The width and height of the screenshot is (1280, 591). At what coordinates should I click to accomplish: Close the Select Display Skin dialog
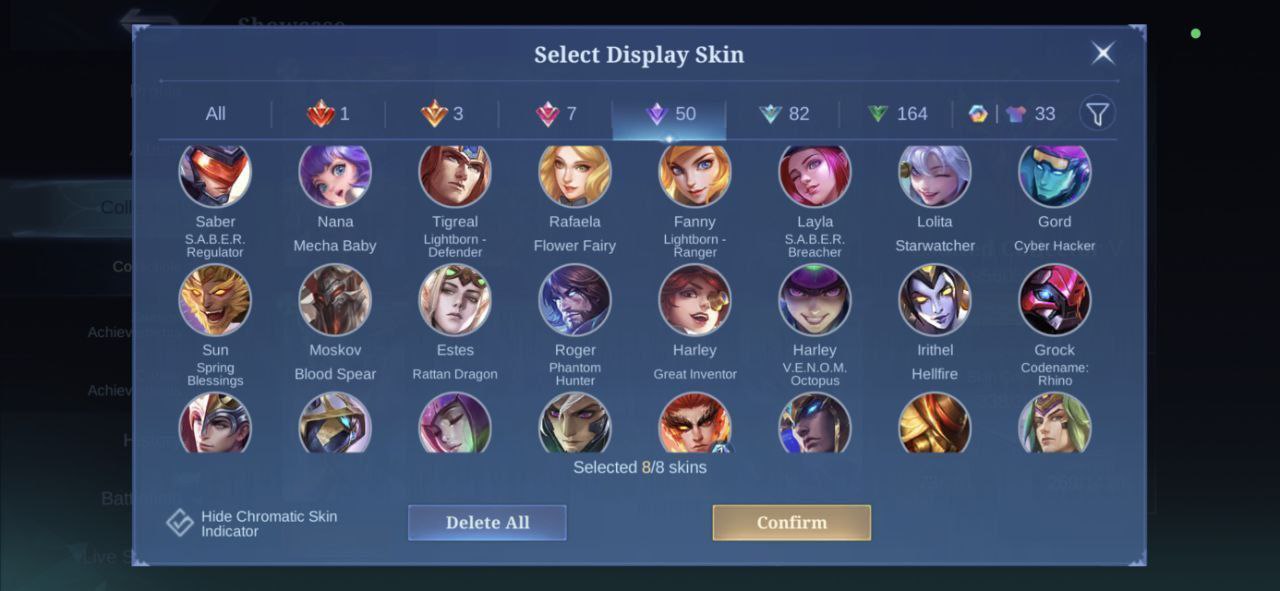coord(1103,53)
